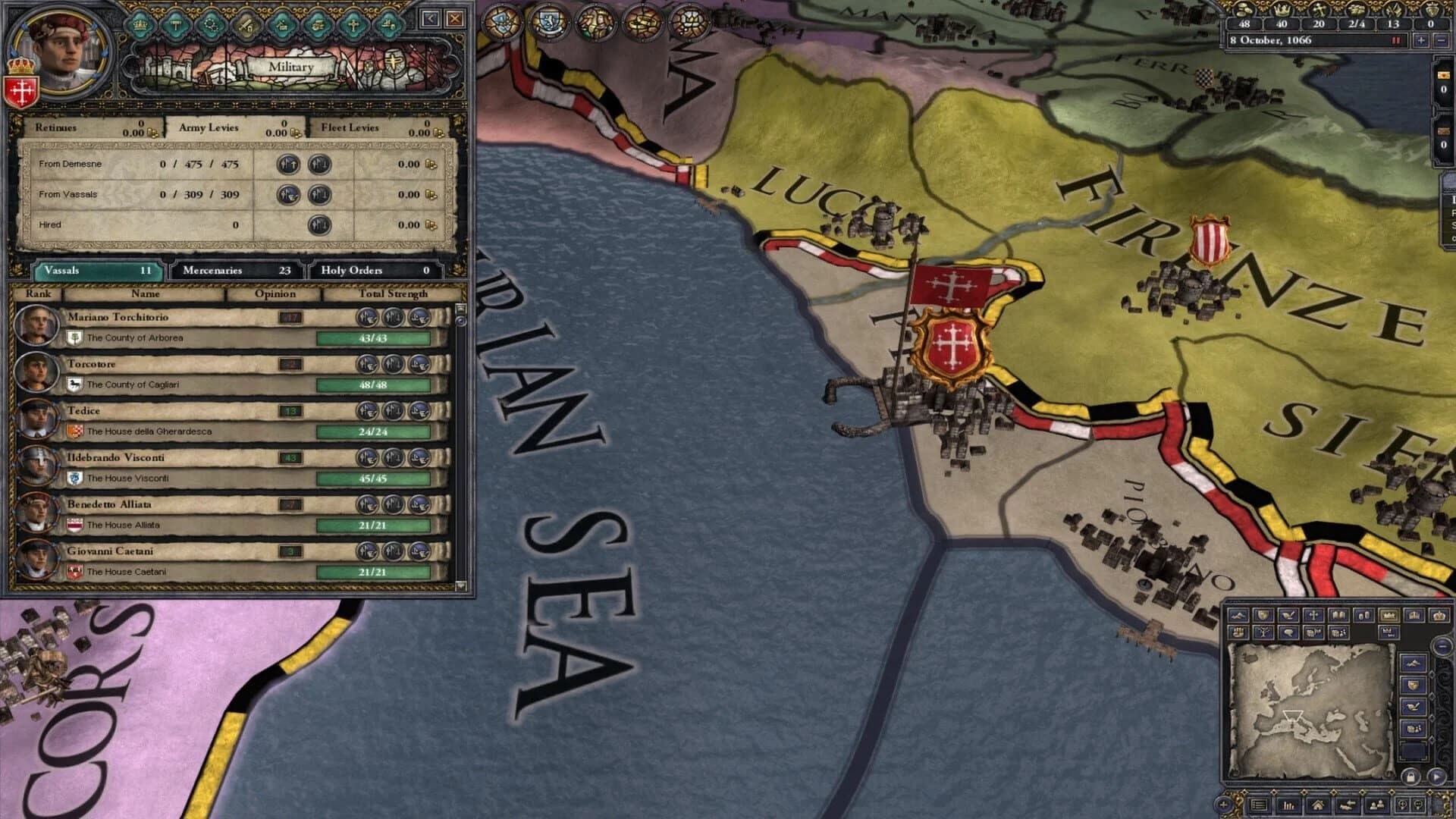Collapse the minimap with the minus button
1456x819 pixels.
coord(1442,646)
